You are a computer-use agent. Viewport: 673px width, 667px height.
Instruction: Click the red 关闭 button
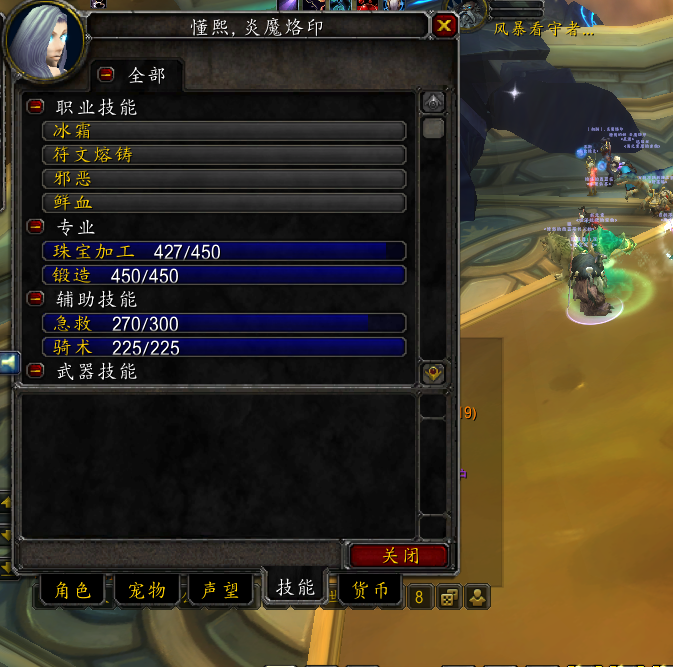(x=399, y=556)
